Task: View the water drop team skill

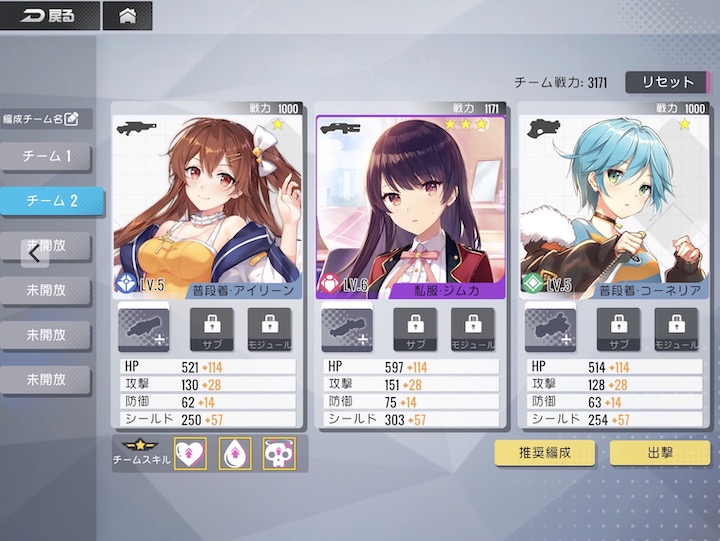Action: (234, 453)
